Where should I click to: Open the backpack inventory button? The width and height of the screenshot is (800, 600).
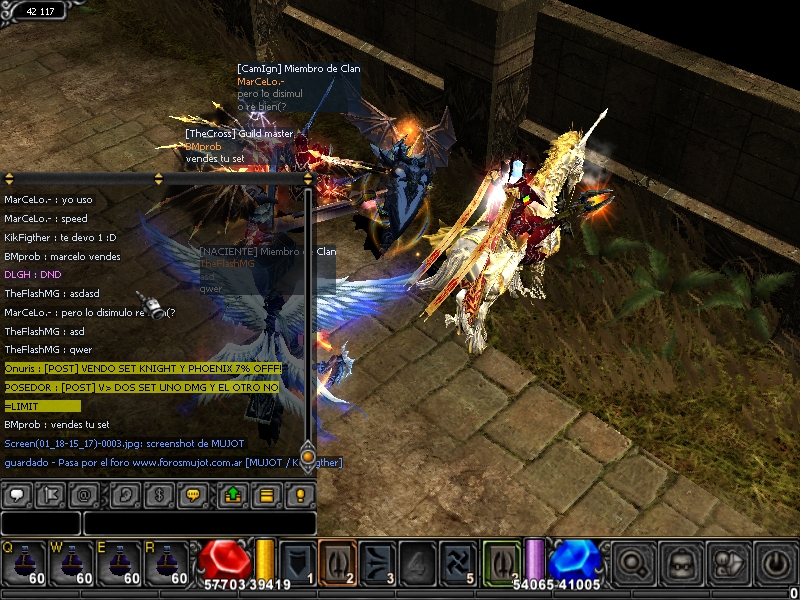pos(682,562)
